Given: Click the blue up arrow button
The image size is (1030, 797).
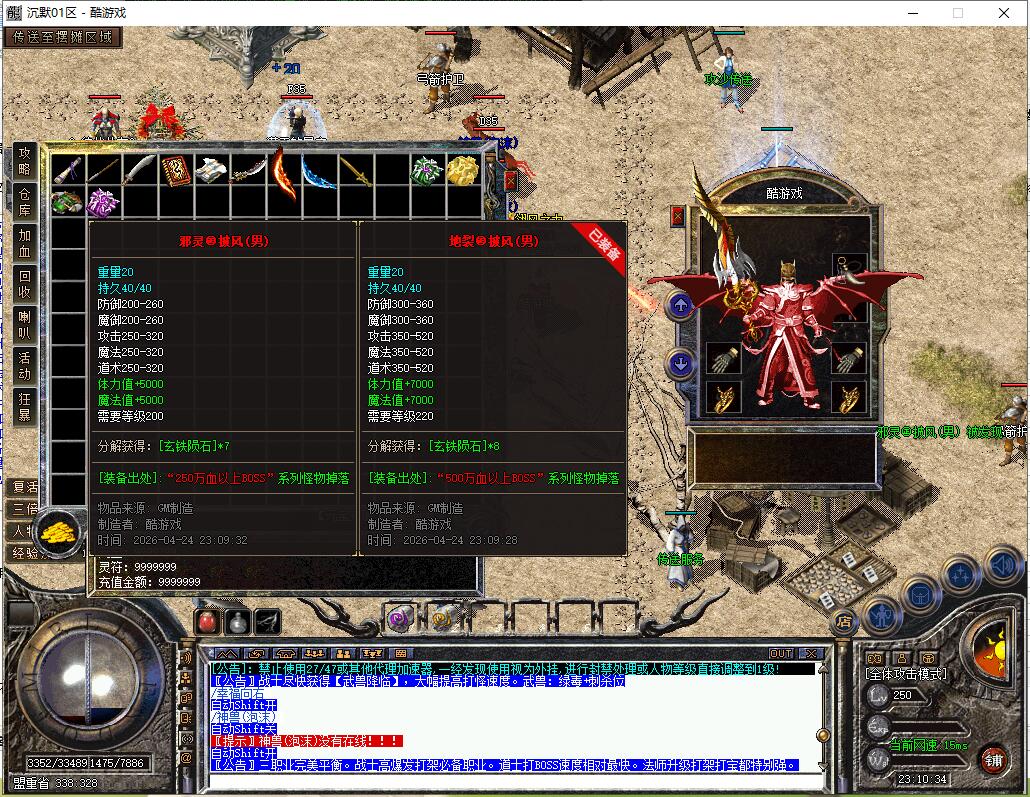Looking at the screenshot, I should point(681,306).
